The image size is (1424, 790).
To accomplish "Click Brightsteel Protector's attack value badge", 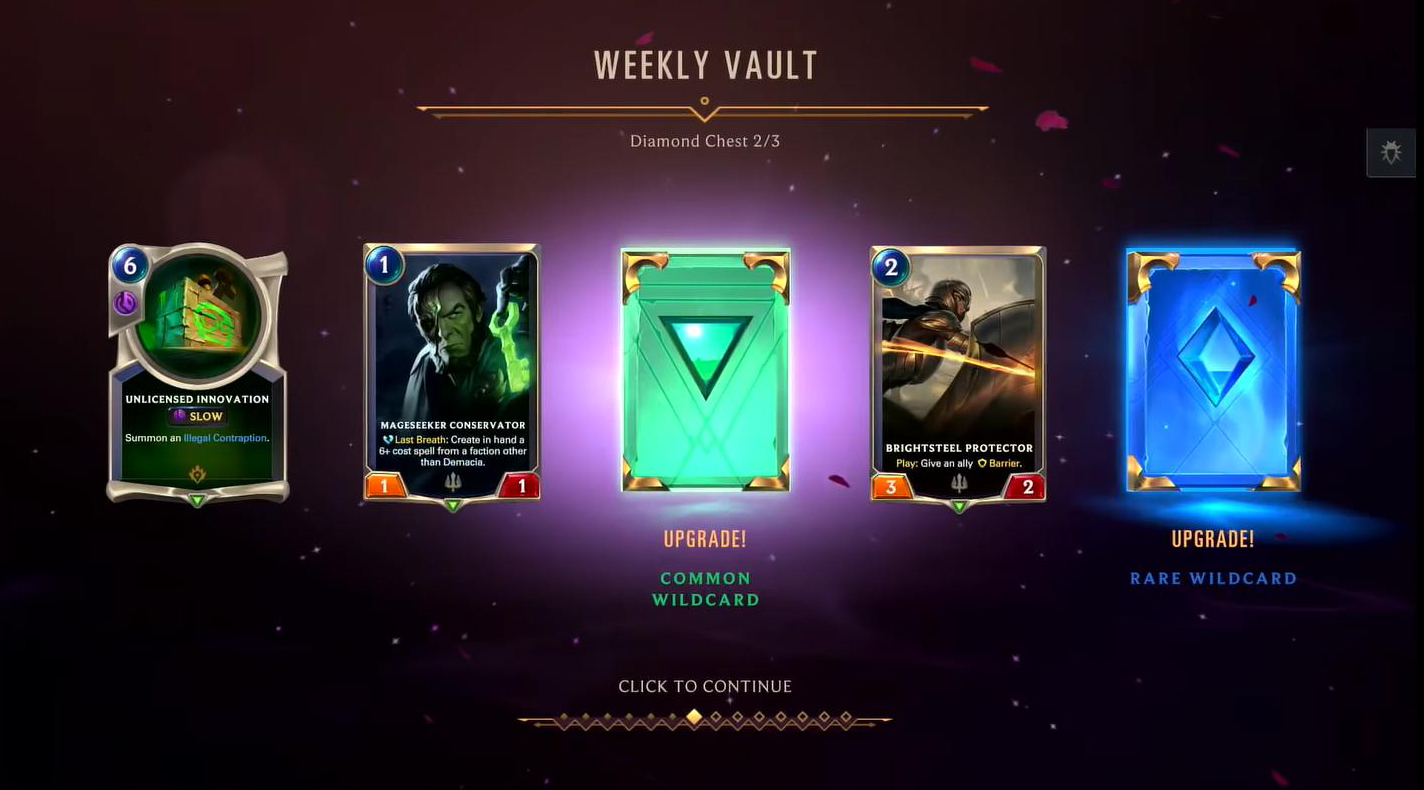I will [891, 487].
